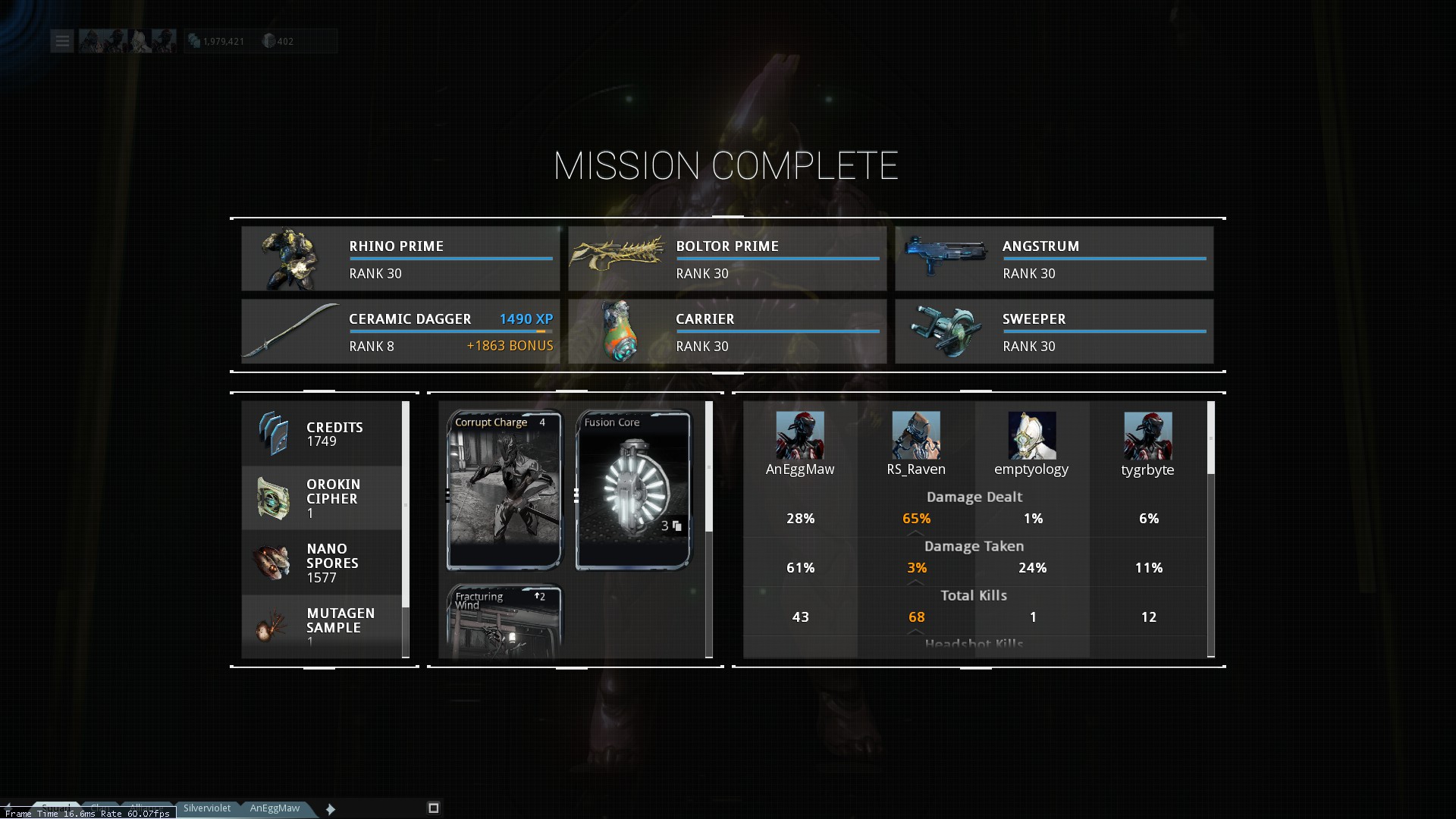Inspect the Fracturing Wind mod card
The width and height of the screenshot is (1456, 819).
coord(504,622)
